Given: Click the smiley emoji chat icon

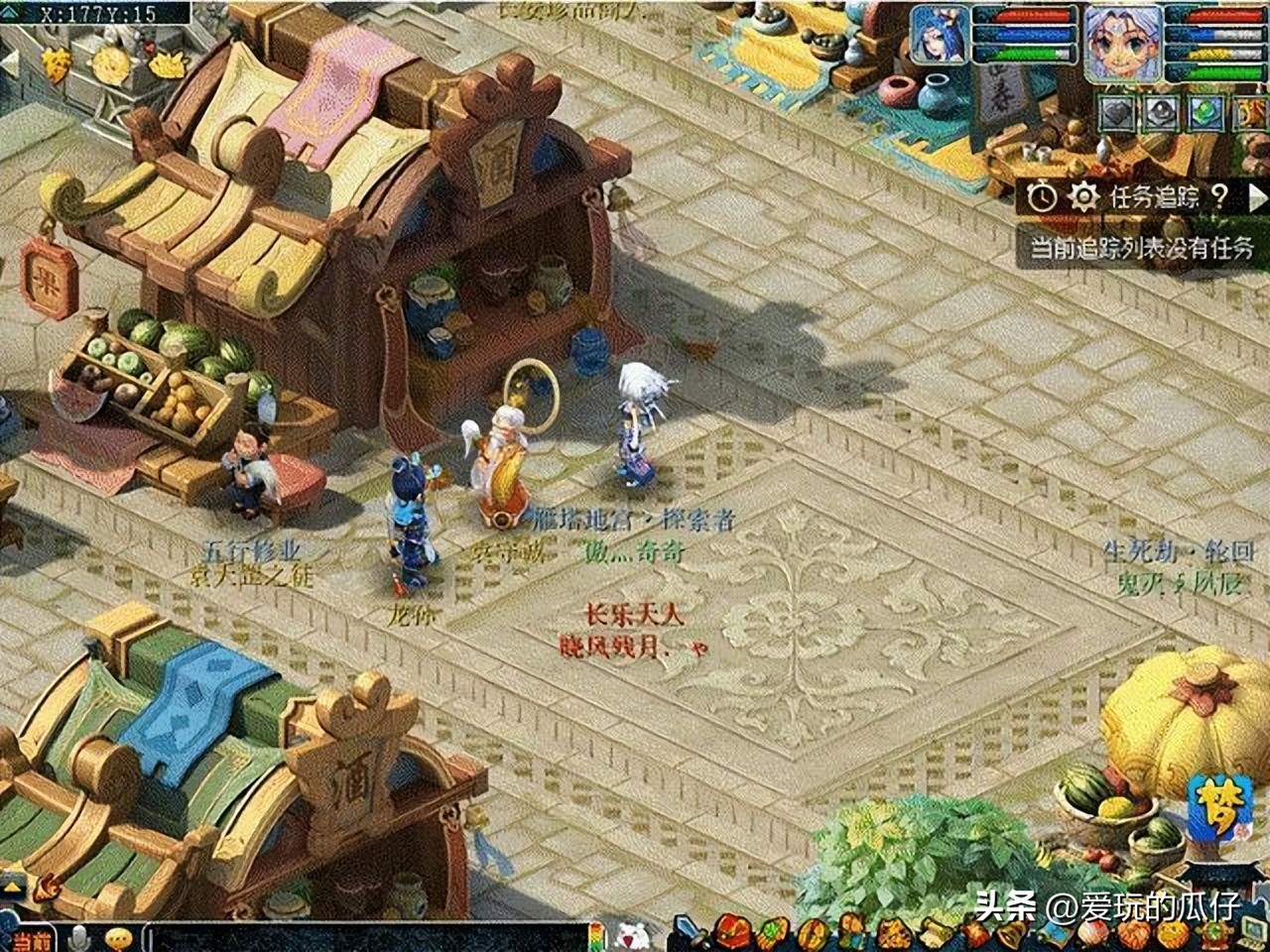Looking at the screenshot, I should [117, 937].
